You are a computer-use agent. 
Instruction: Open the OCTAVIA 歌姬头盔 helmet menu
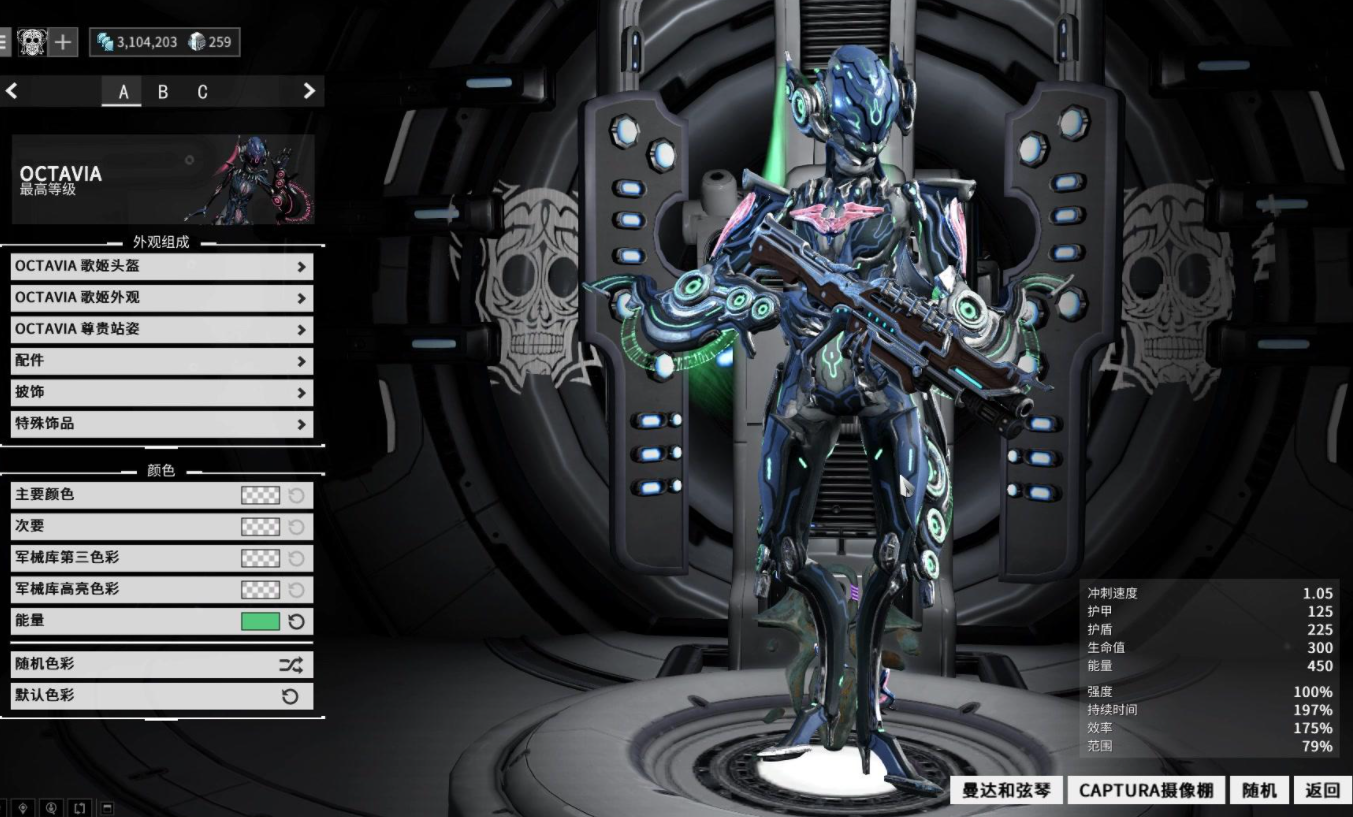[161, 267]
